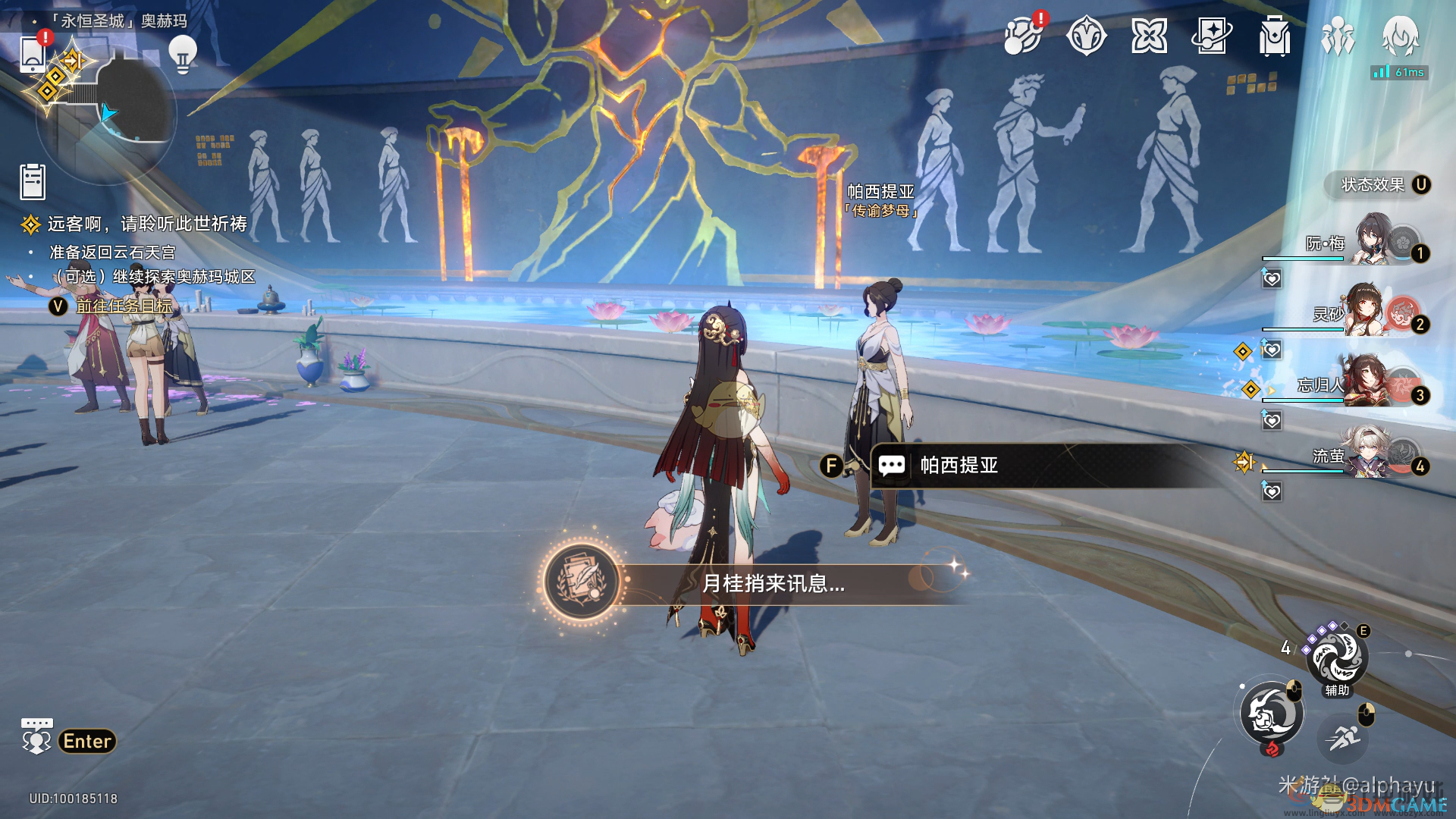Open the mission log clipboard icon

(33, 182)
